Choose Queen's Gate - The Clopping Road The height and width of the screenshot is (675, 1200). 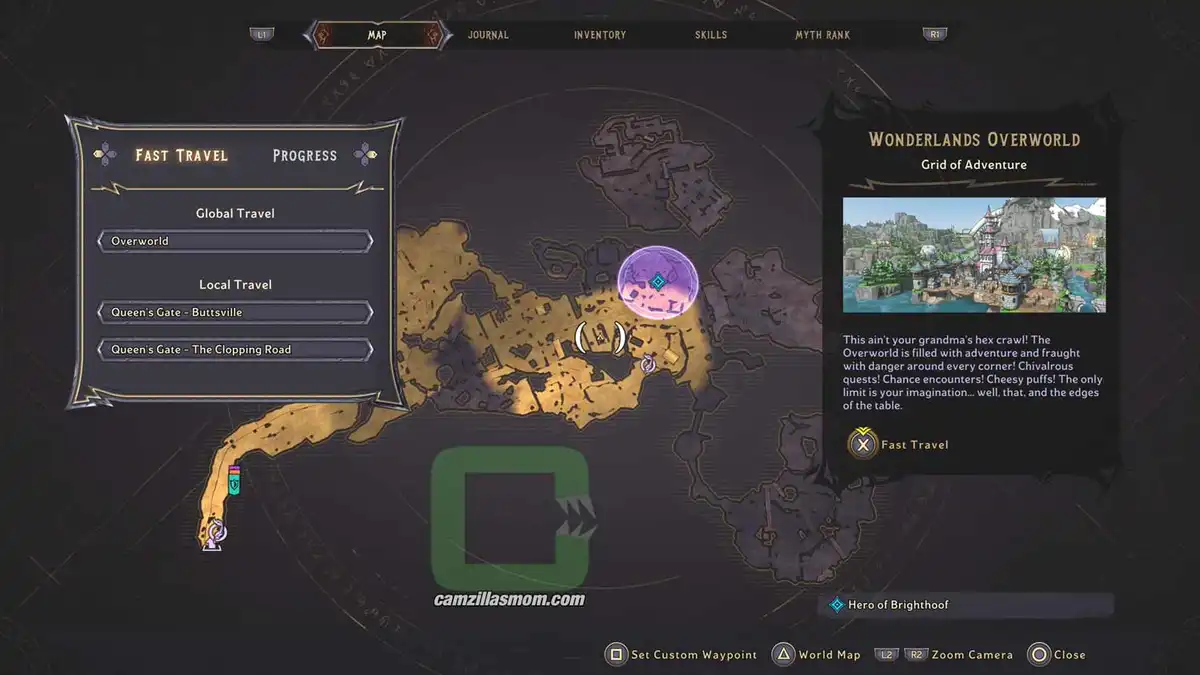235,350
